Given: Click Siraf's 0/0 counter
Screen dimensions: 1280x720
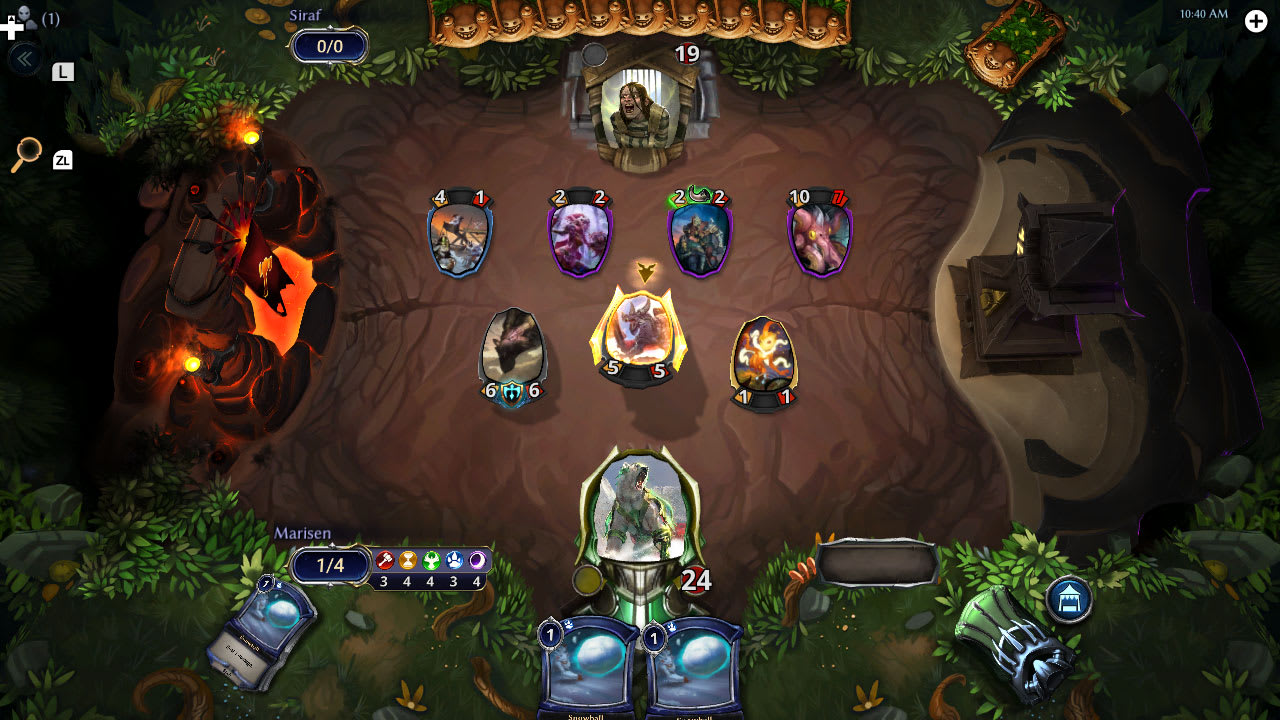Looking at the screenshot, I should [330, 45].
